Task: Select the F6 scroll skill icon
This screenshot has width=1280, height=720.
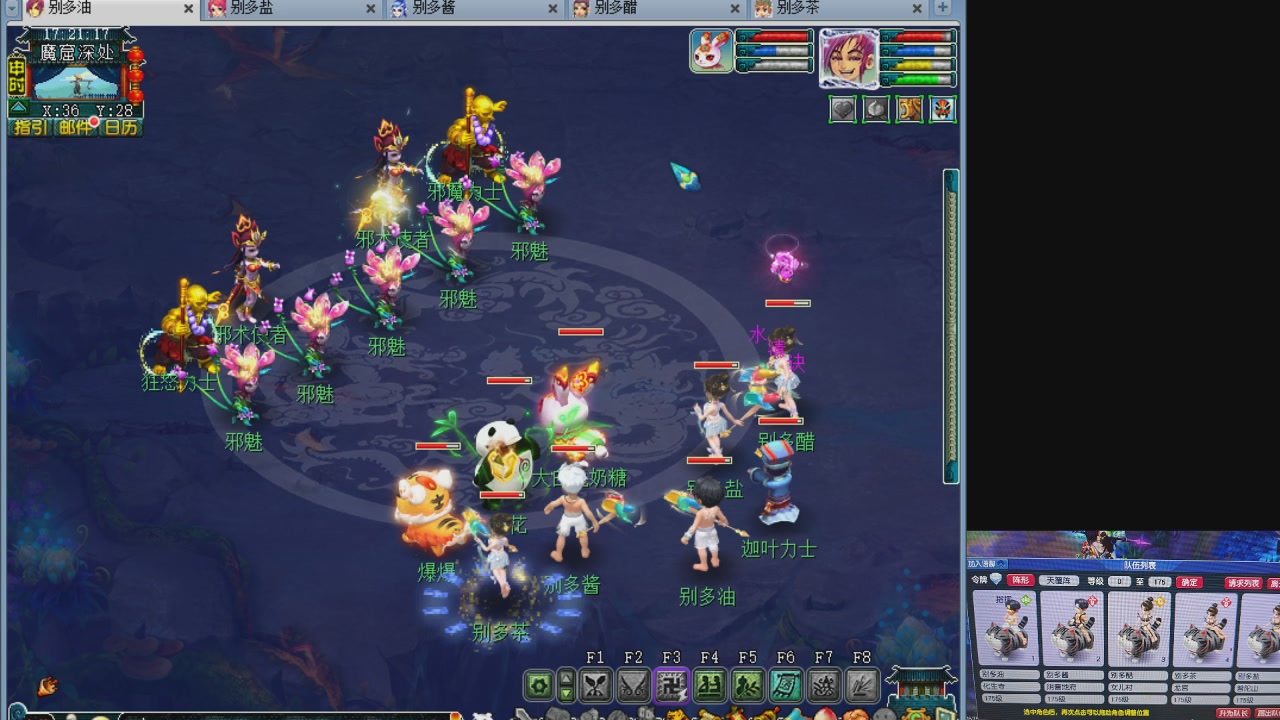Action: click(x=785, y=685)
